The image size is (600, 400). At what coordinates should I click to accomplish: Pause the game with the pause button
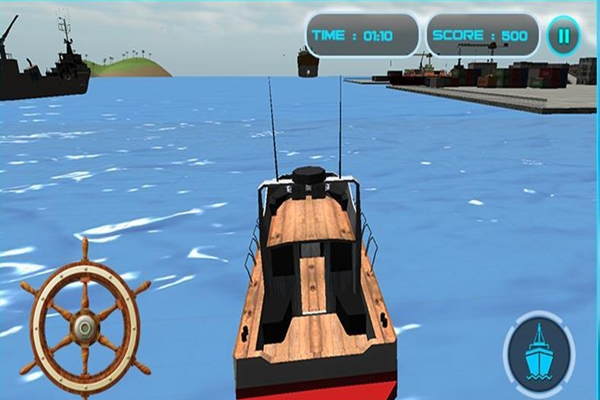(563, 36)
